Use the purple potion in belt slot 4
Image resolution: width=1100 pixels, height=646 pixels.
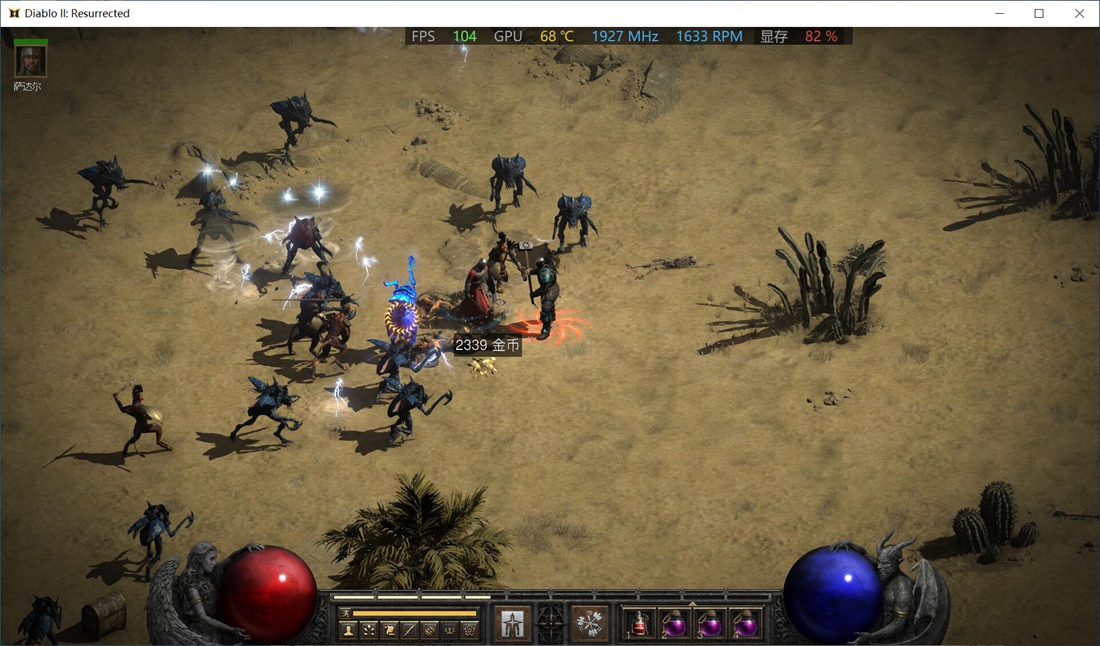(x=745, y=624)
